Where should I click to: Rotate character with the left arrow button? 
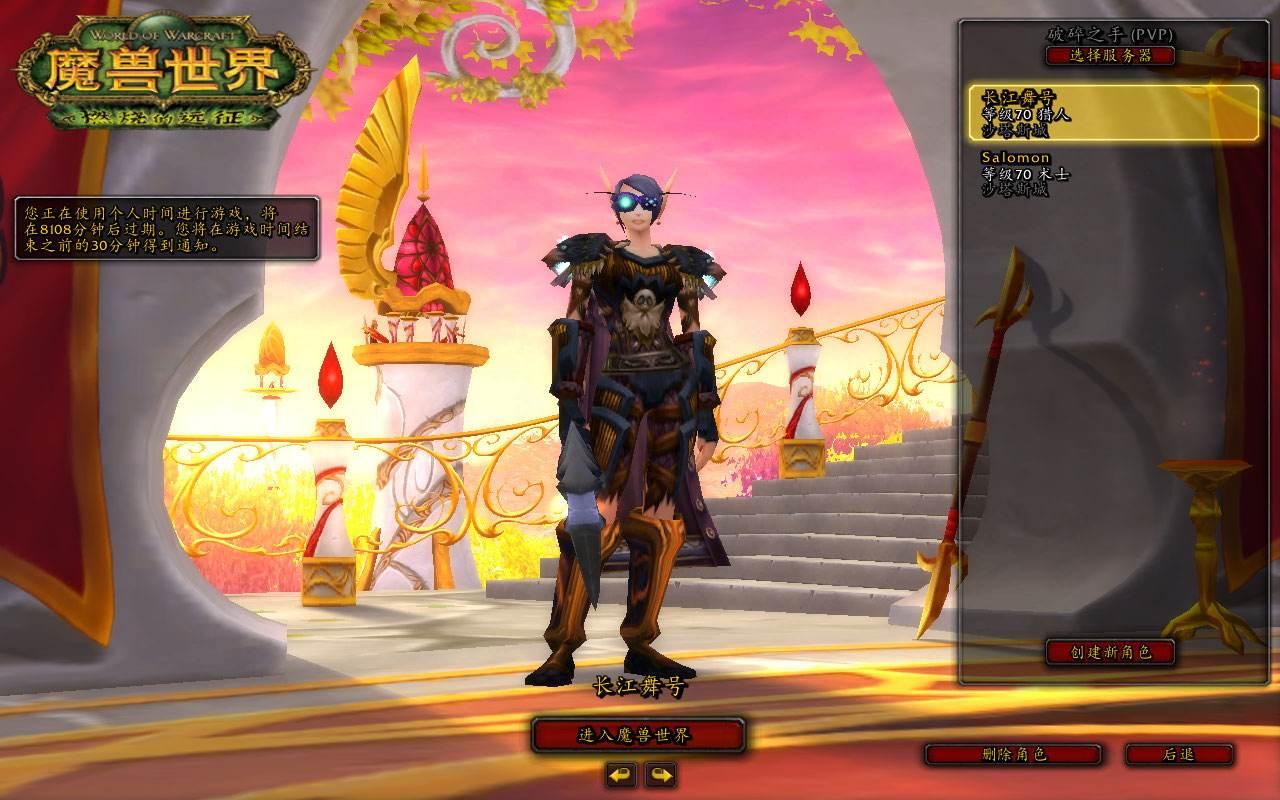(620, 774)
